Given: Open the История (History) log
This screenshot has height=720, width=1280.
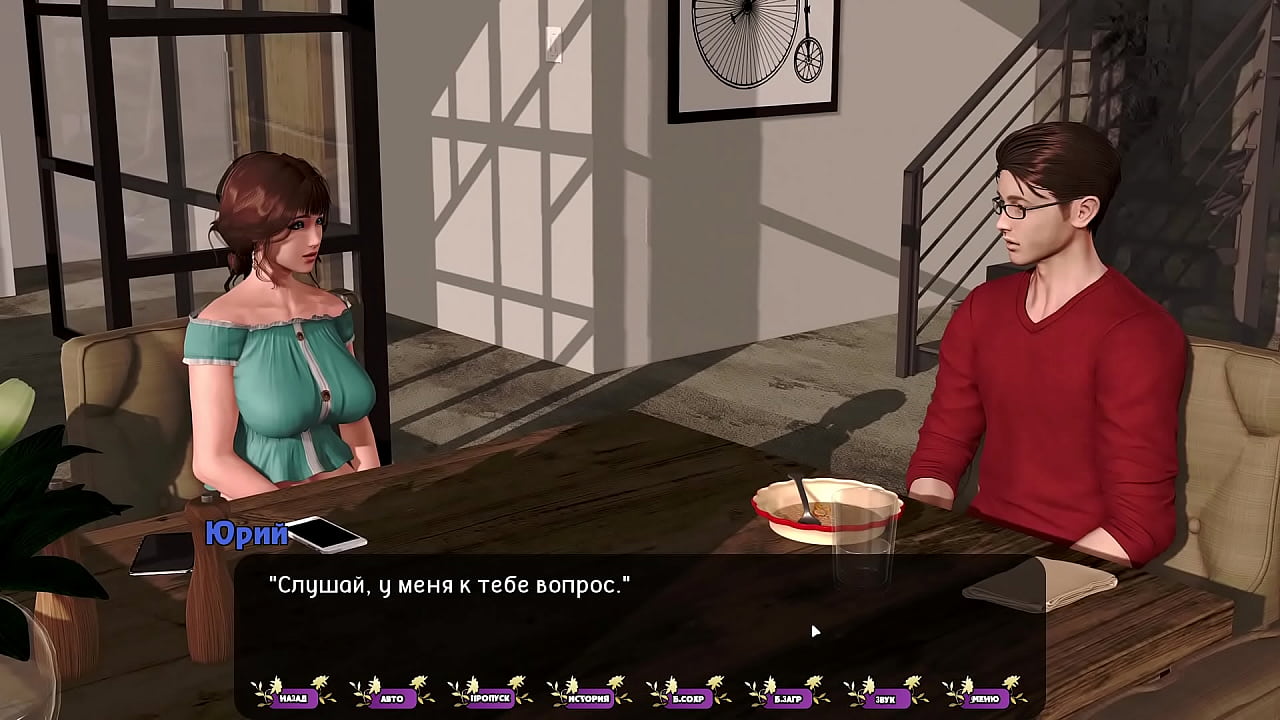Looking at the screenshot, I should [x=589, y=697].
